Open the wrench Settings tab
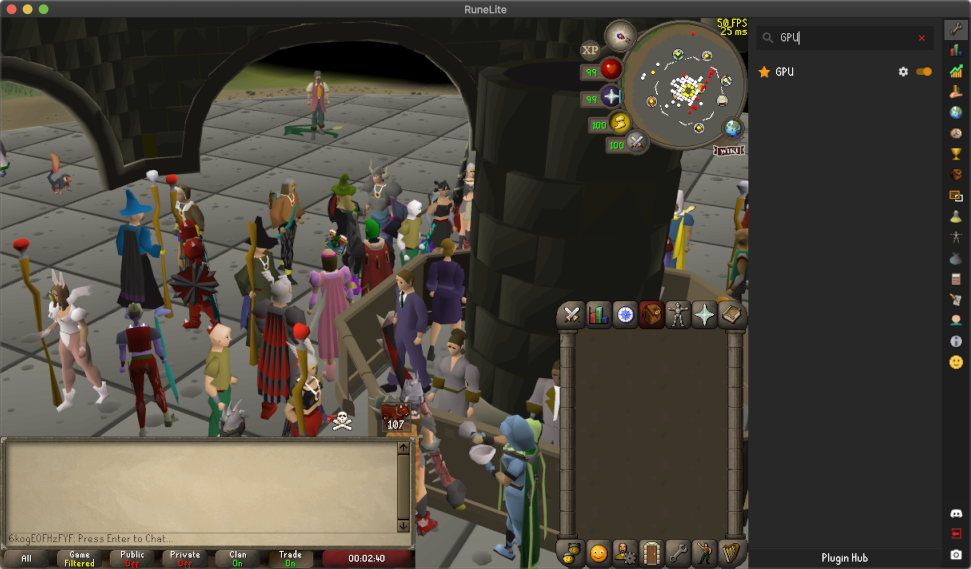This screenshot has width=971, height=569. (x=680, y=552)
